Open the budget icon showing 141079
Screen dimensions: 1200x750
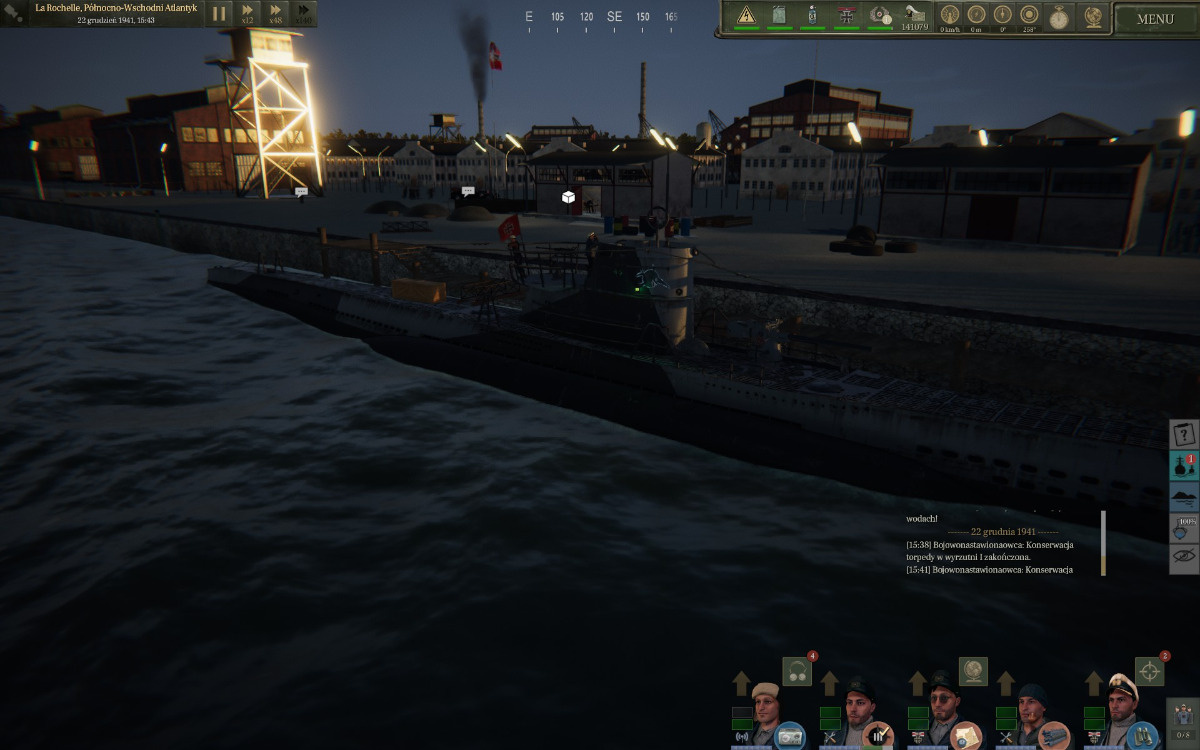pos(914,15)
